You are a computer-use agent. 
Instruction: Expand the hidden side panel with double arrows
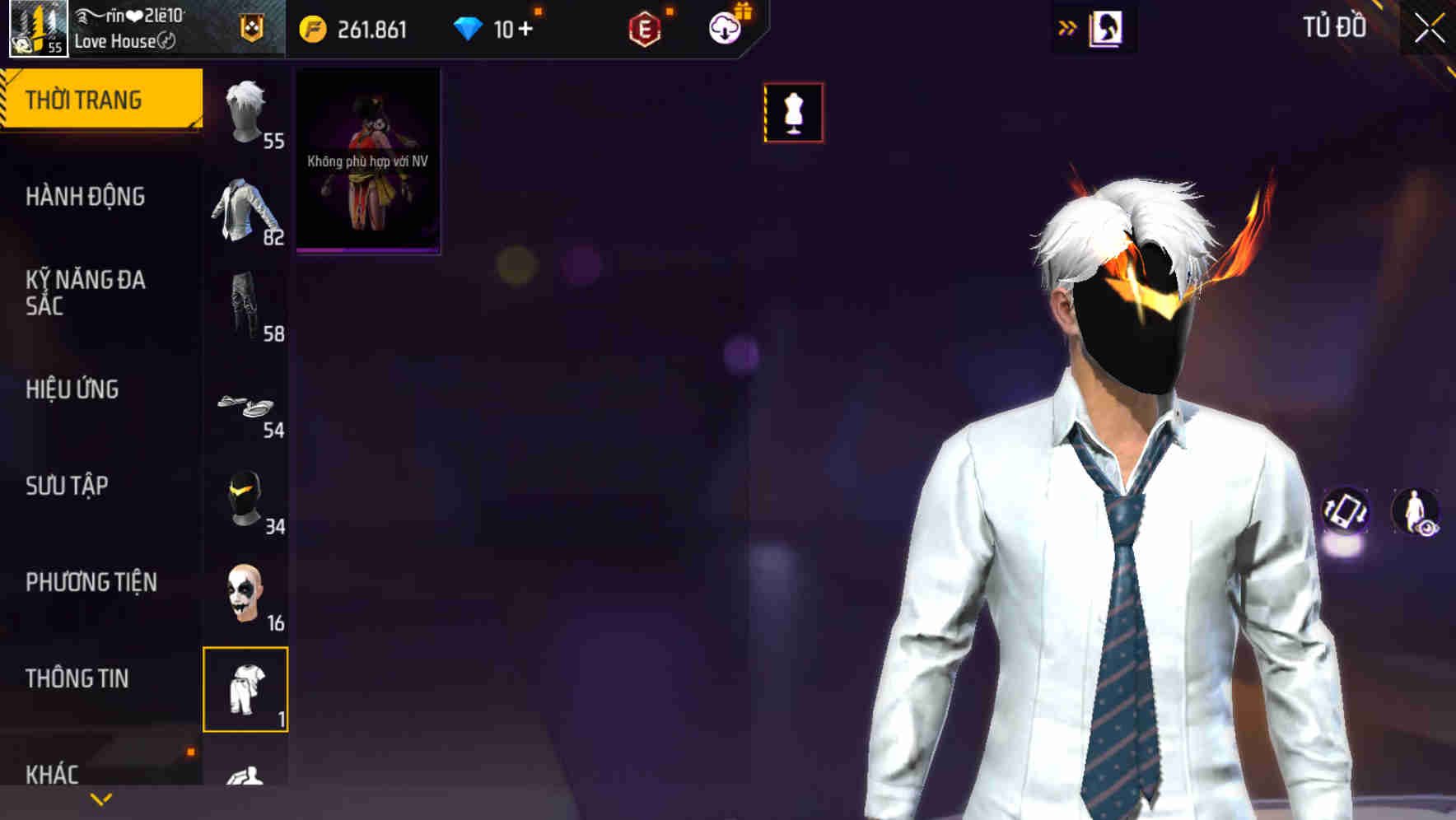click(x=1066, y=28)
